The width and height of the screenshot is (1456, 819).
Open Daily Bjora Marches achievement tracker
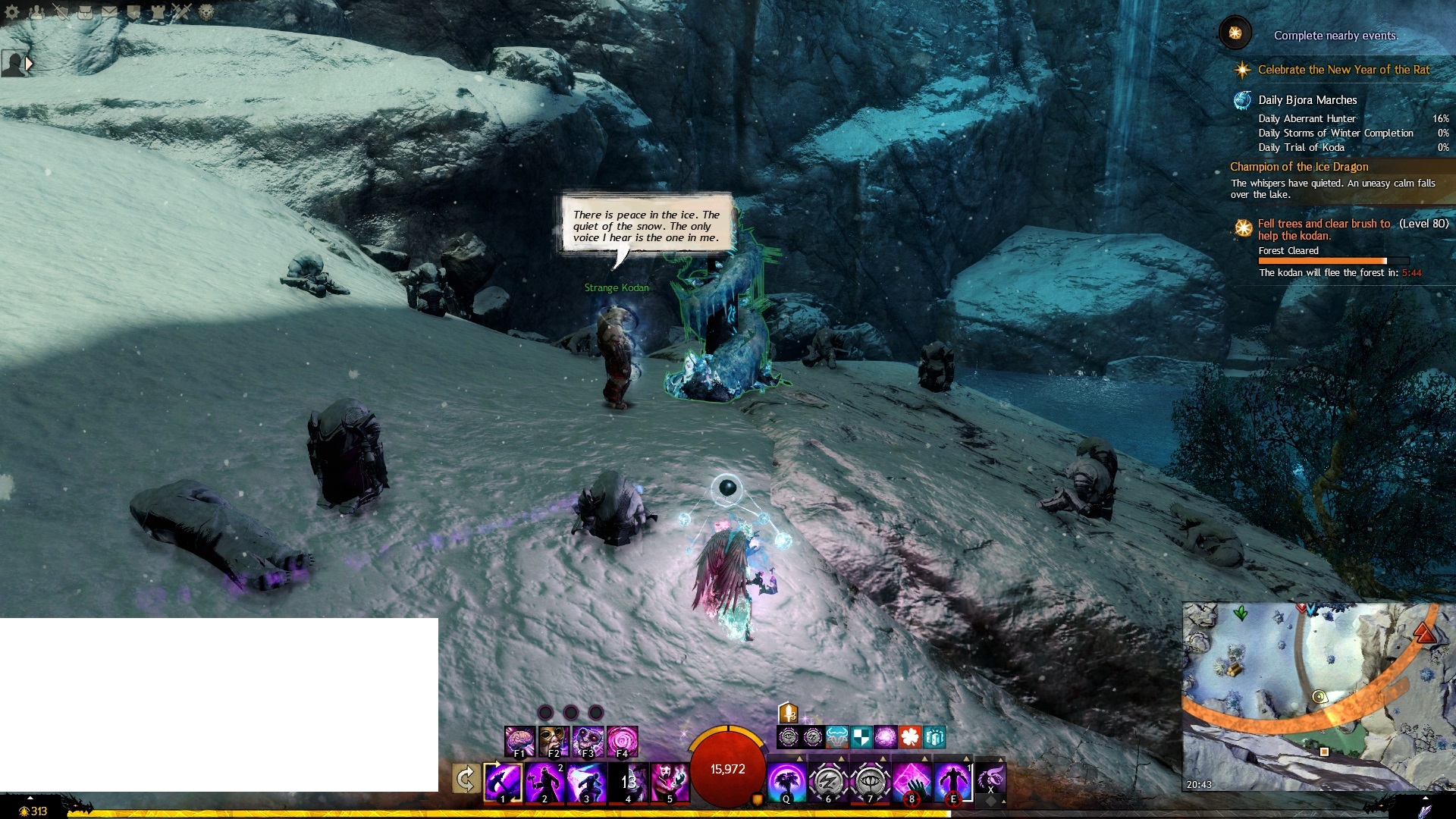1307,100
